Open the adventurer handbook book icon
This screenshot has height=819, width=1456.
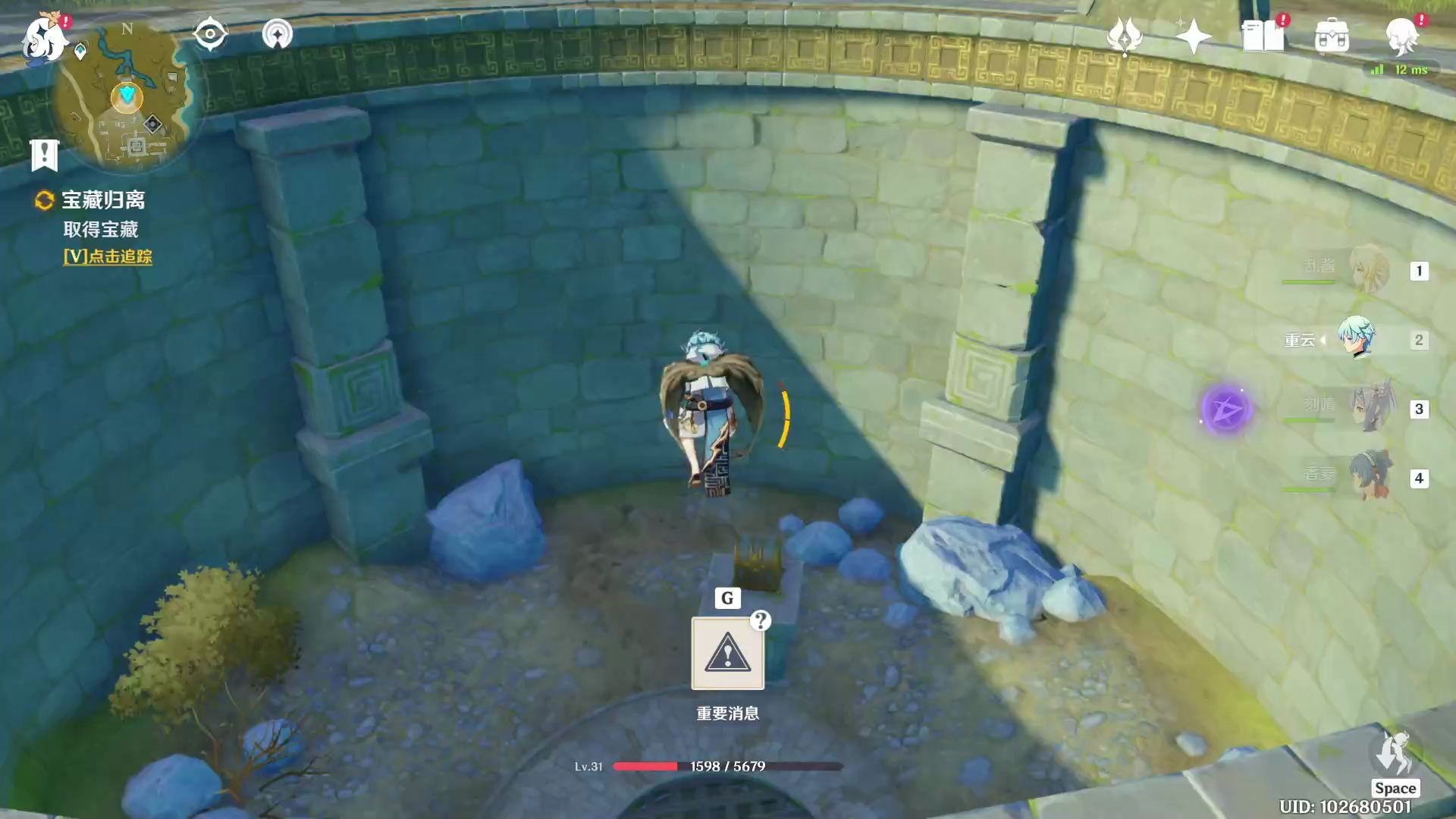point(1263,36)
